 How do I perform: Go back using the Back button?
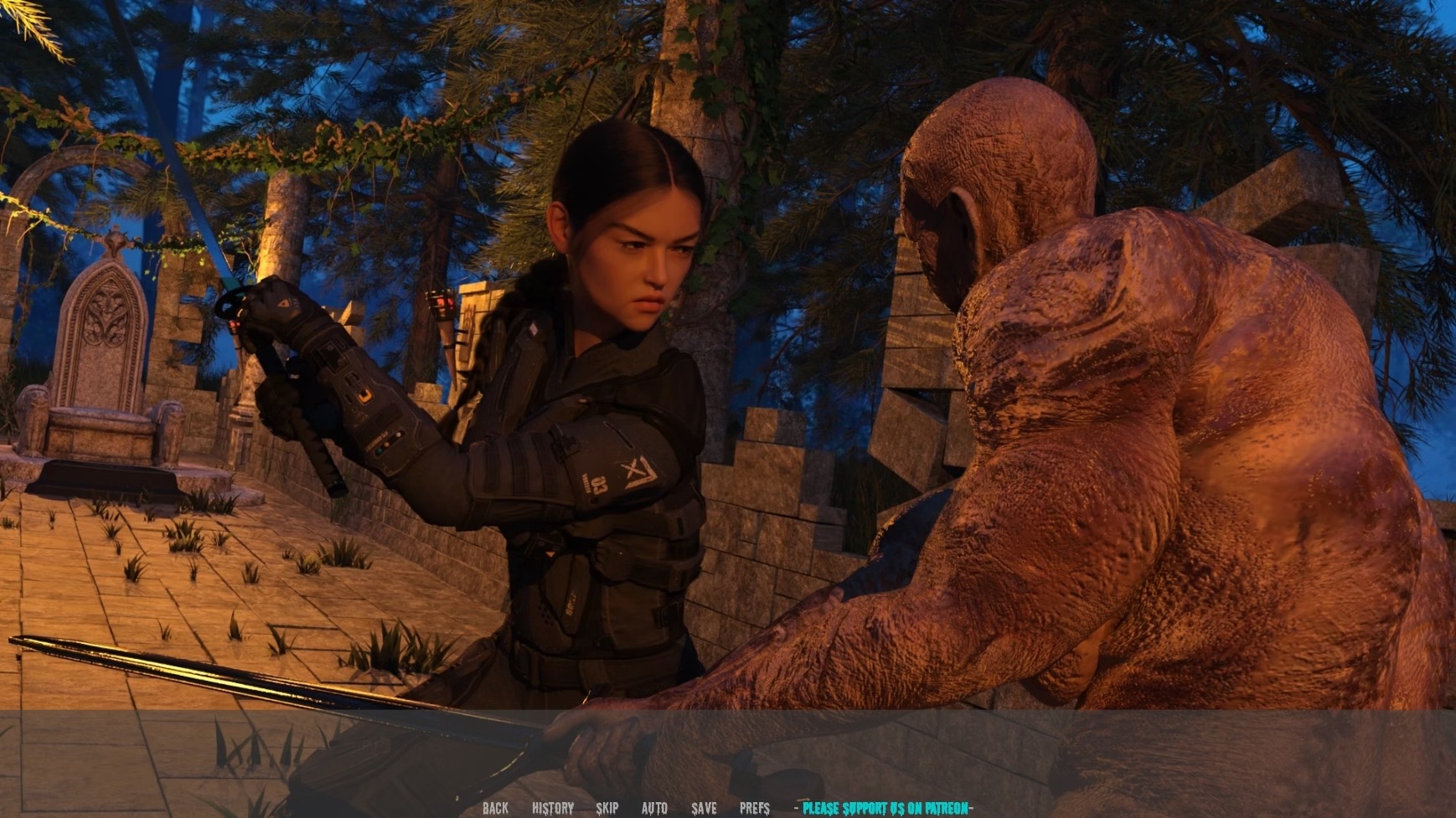tap(495, 808)
